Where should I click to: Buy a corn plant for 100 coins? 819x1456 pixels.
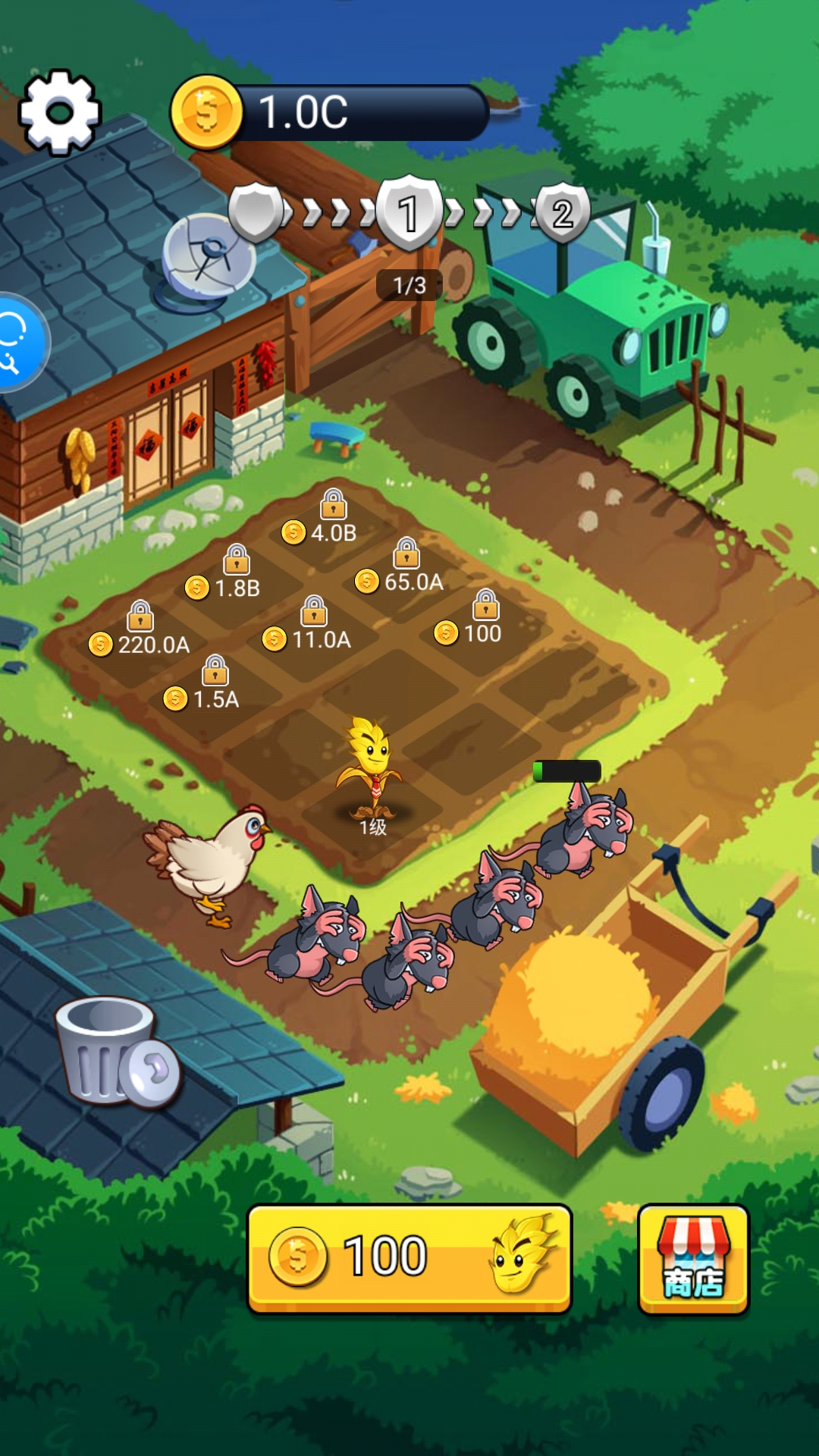(409, 1257)
